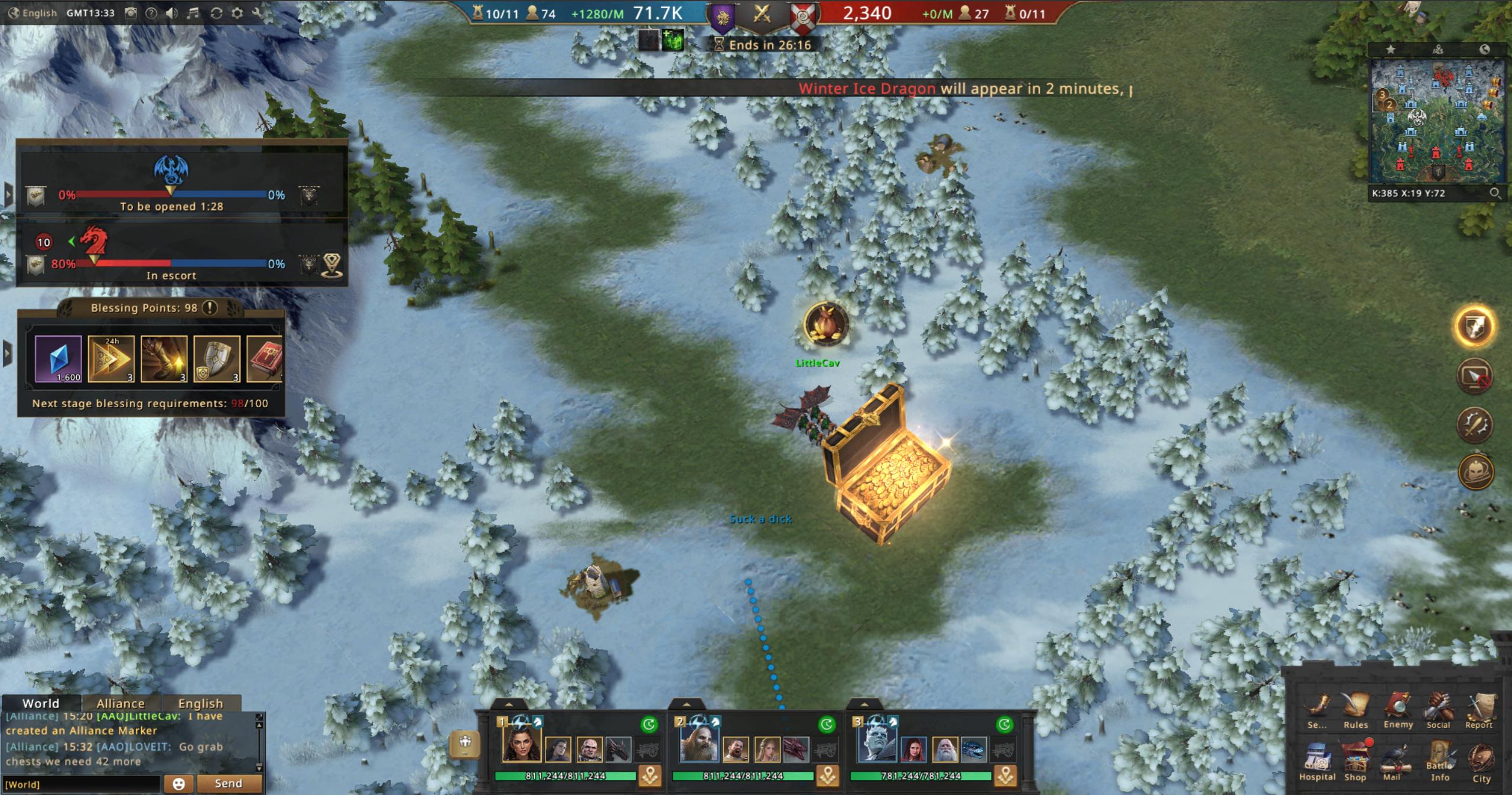Return to the City view
Viewport: 1512px width, 795px height.
(x=1481, y=761)
